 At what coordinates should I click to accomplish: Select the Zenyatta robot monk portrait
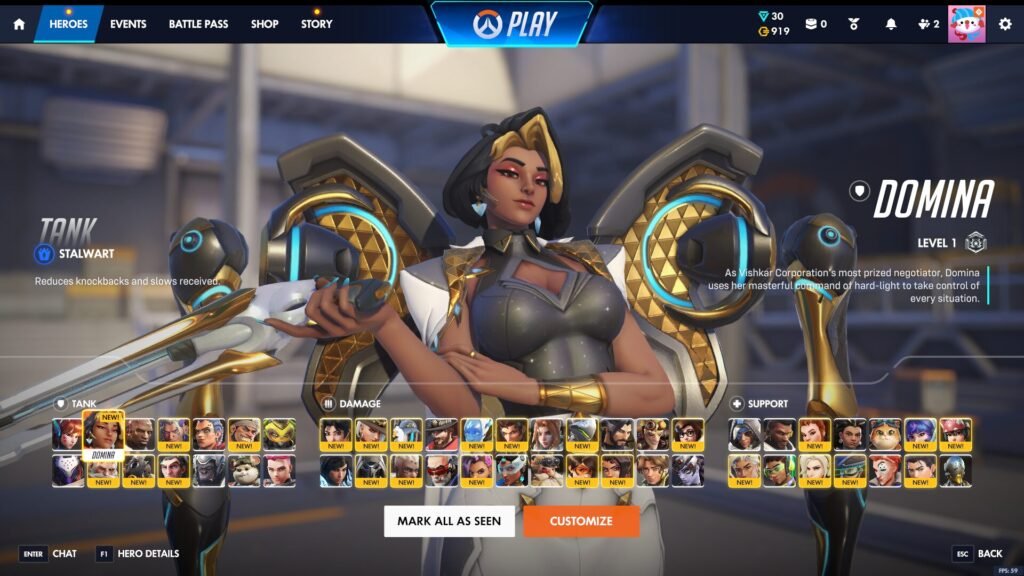point(955,470)
